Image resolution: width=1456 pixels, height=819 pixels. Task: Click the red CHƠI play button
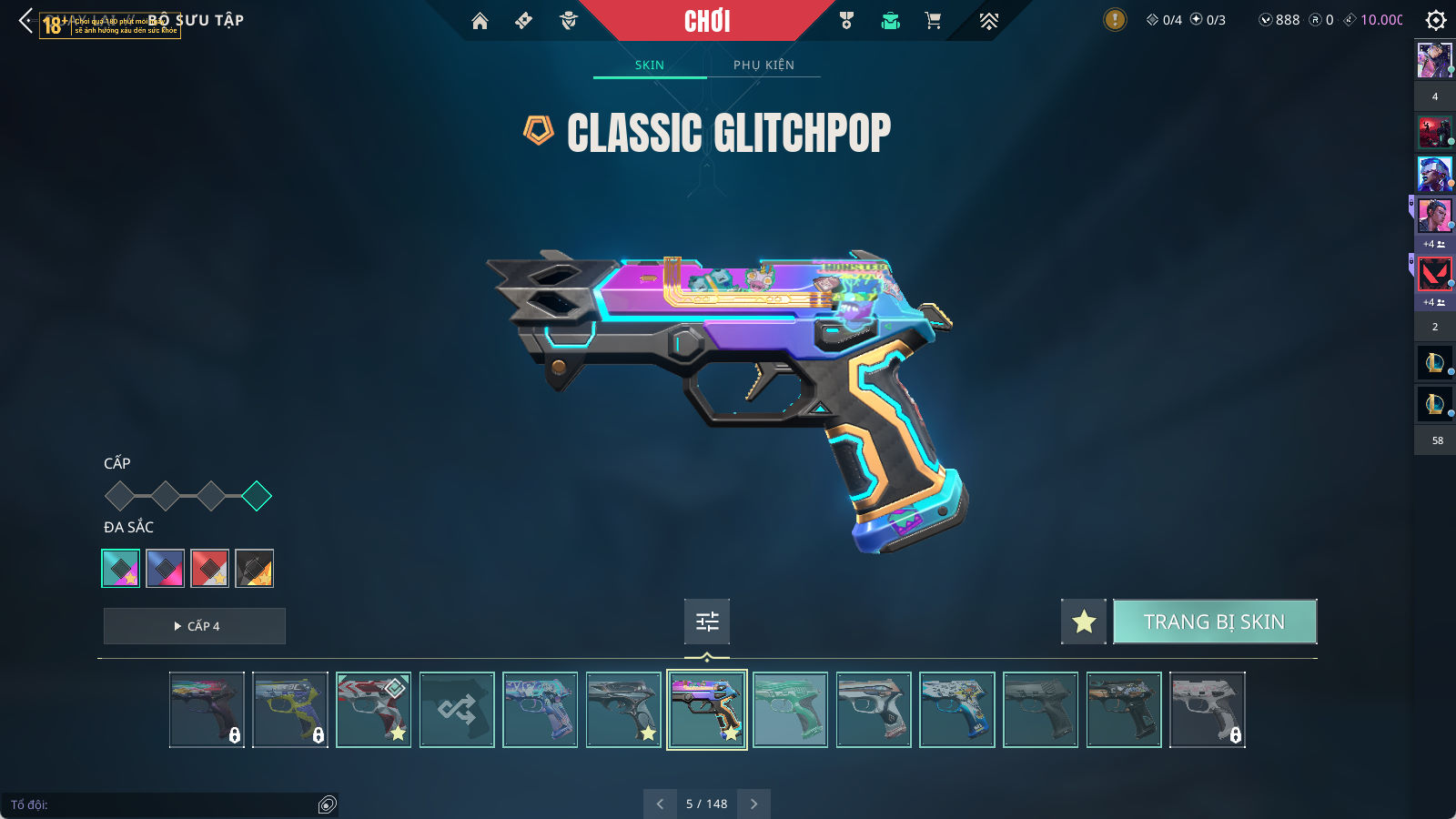(707, 21)
